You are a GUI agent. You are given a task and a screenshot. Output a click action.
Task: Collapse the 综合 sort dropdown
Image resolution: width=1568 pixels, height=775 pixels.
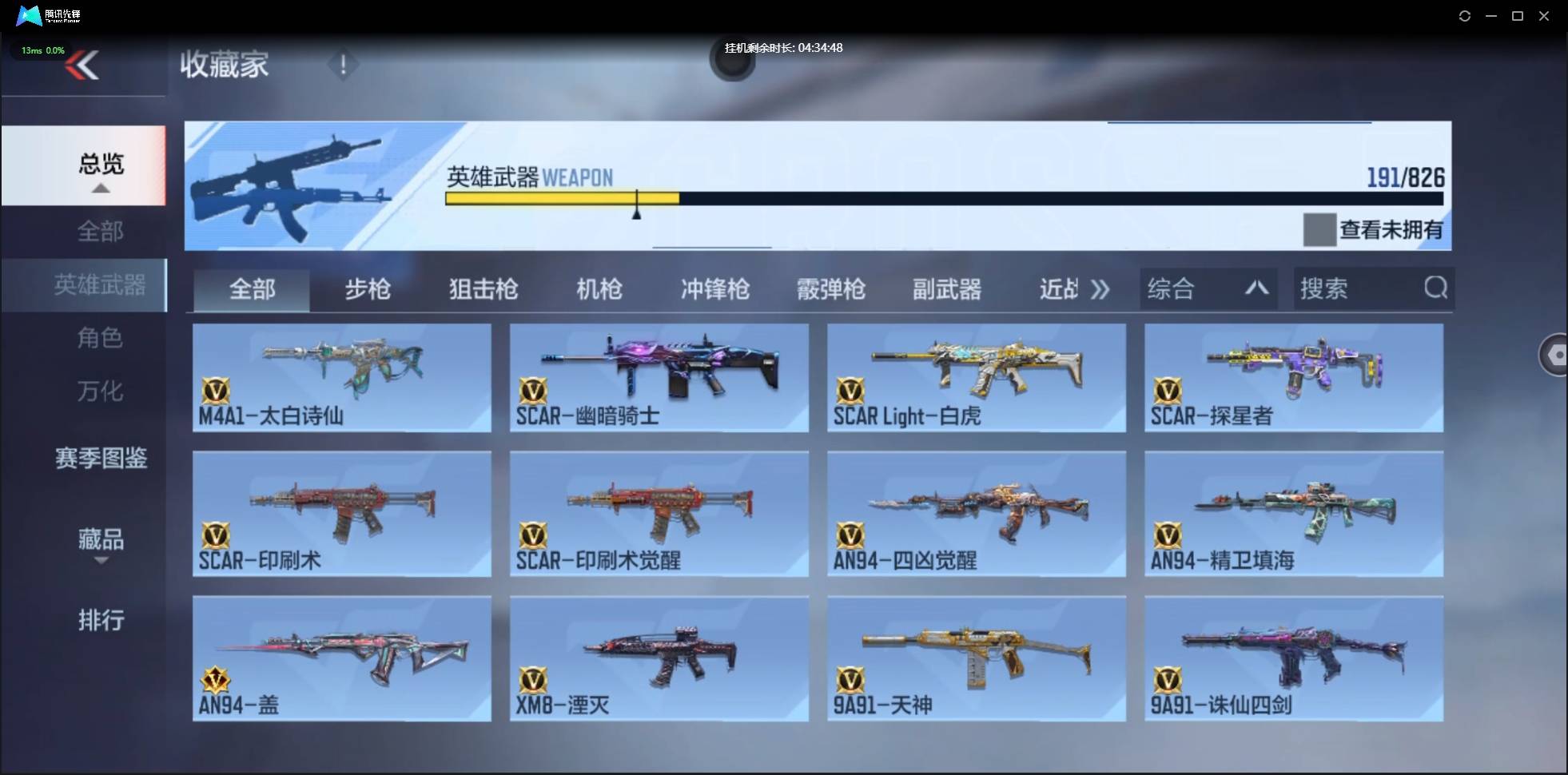[x=1257, y=288]
